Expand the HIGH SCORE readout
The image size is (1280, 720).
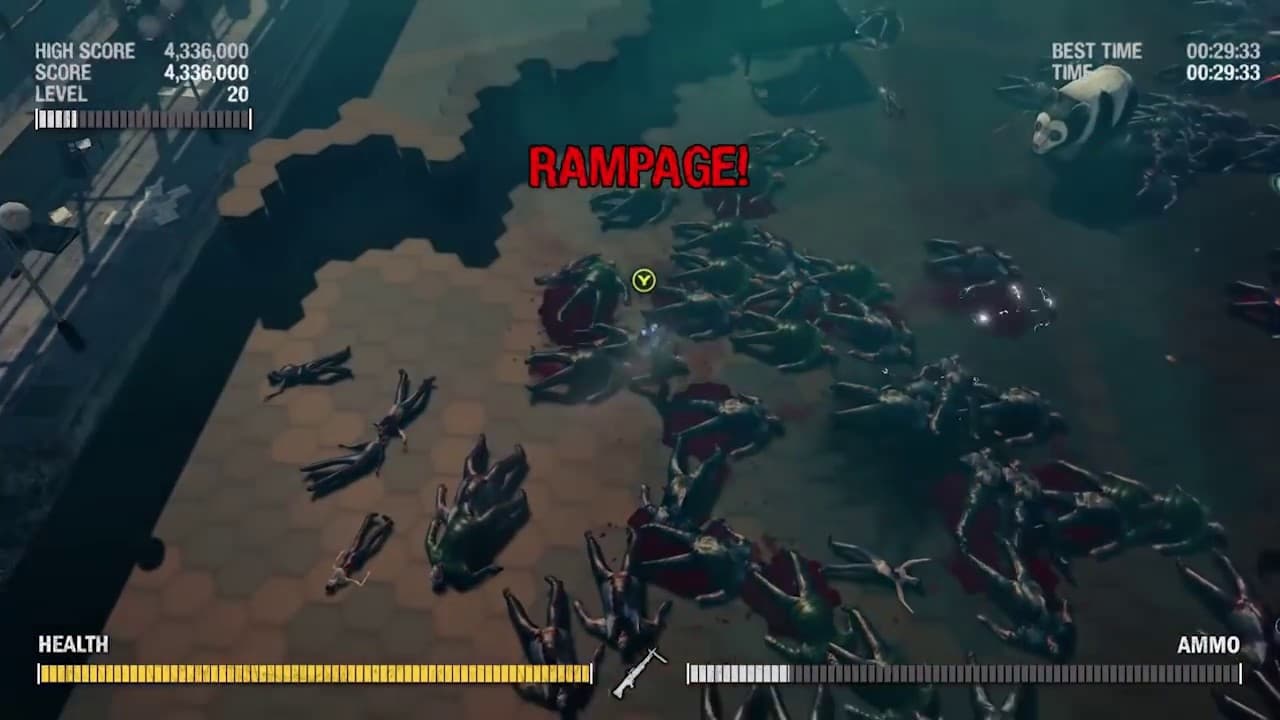pos(86,51)
